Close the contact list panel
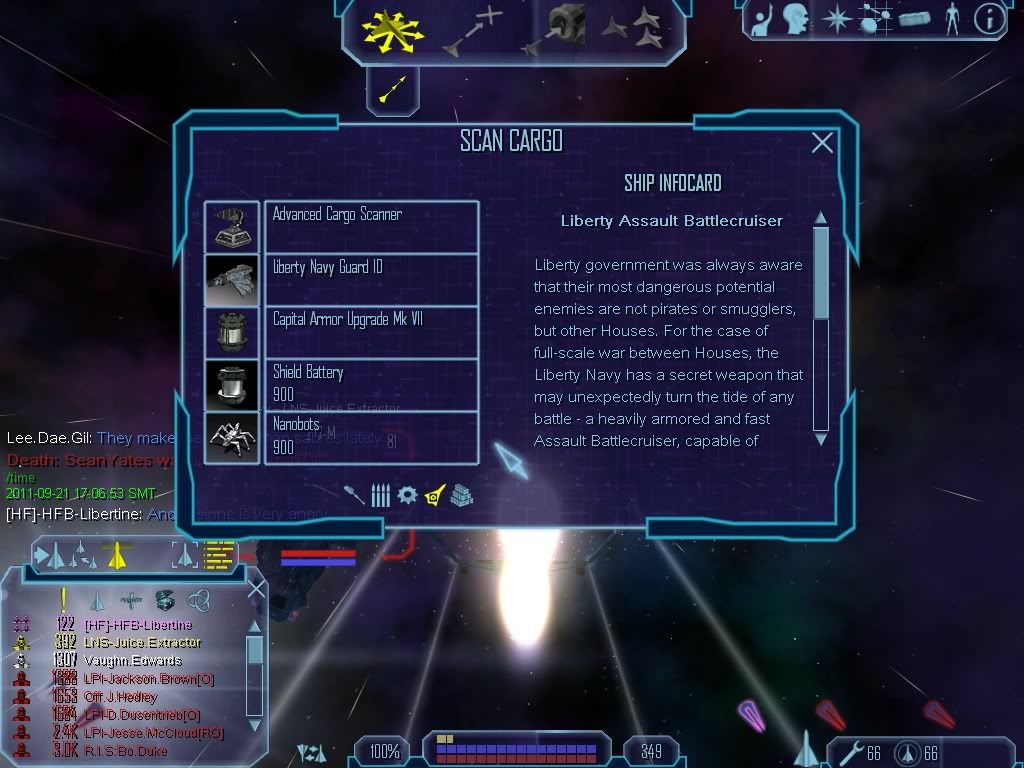This screenshot has width=1024, height=768. pos(256,590)
